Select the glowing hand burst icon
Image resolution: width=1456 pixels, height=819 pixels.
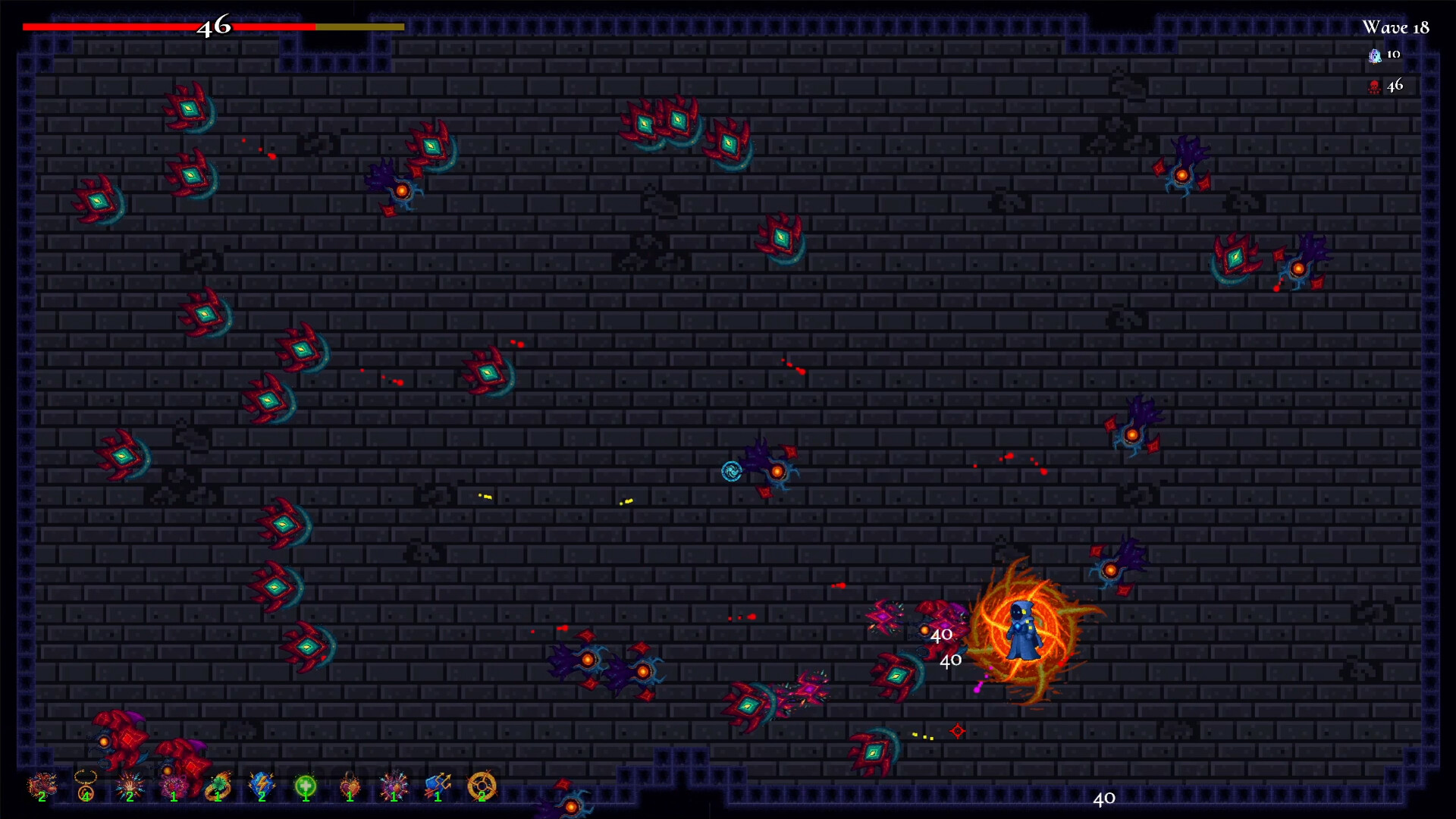click(130, 786)
